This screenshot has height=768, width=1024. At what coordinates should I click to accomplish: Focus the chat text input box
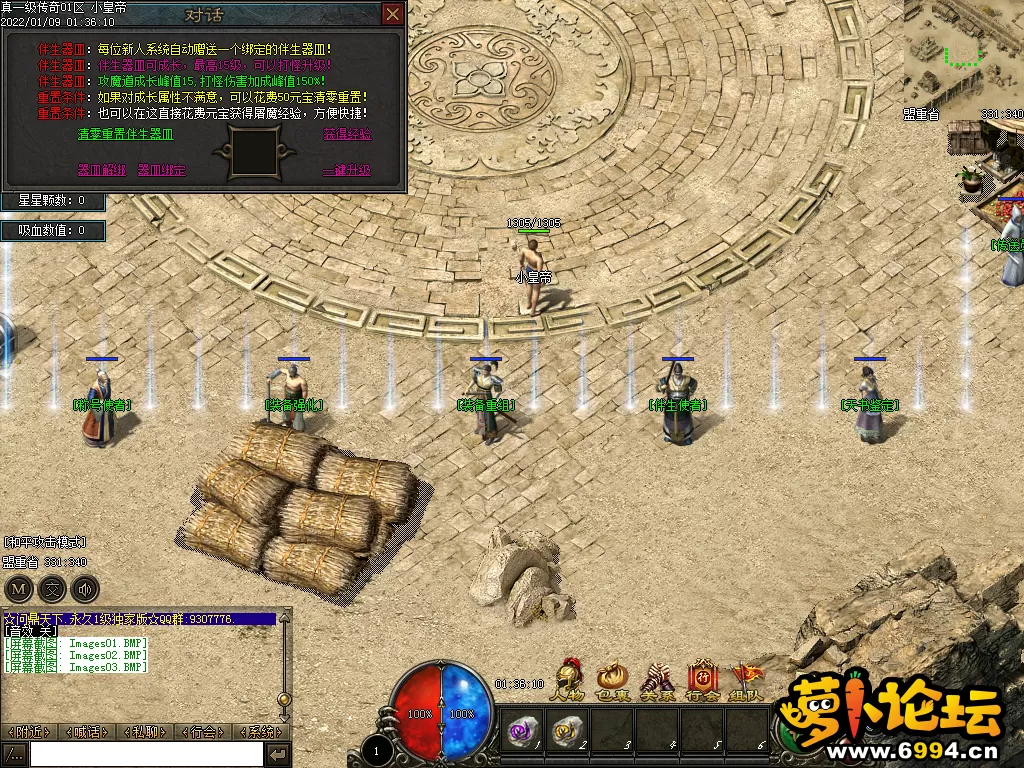pyautogui.click(x=146, y=754)
